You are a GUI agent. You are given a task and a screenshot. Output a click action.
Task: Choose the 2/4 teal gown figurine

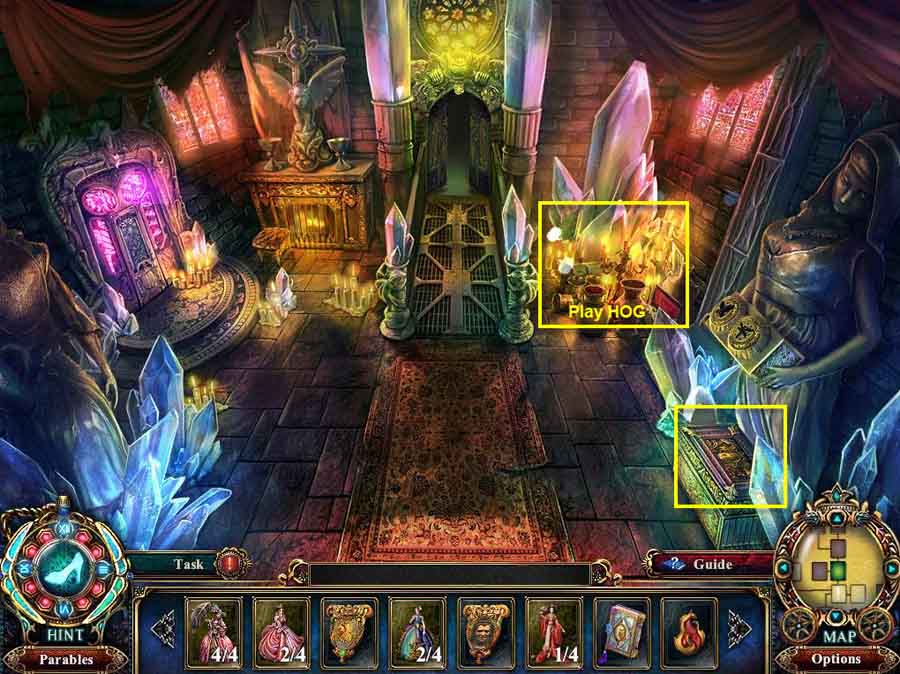coord(418,631)
